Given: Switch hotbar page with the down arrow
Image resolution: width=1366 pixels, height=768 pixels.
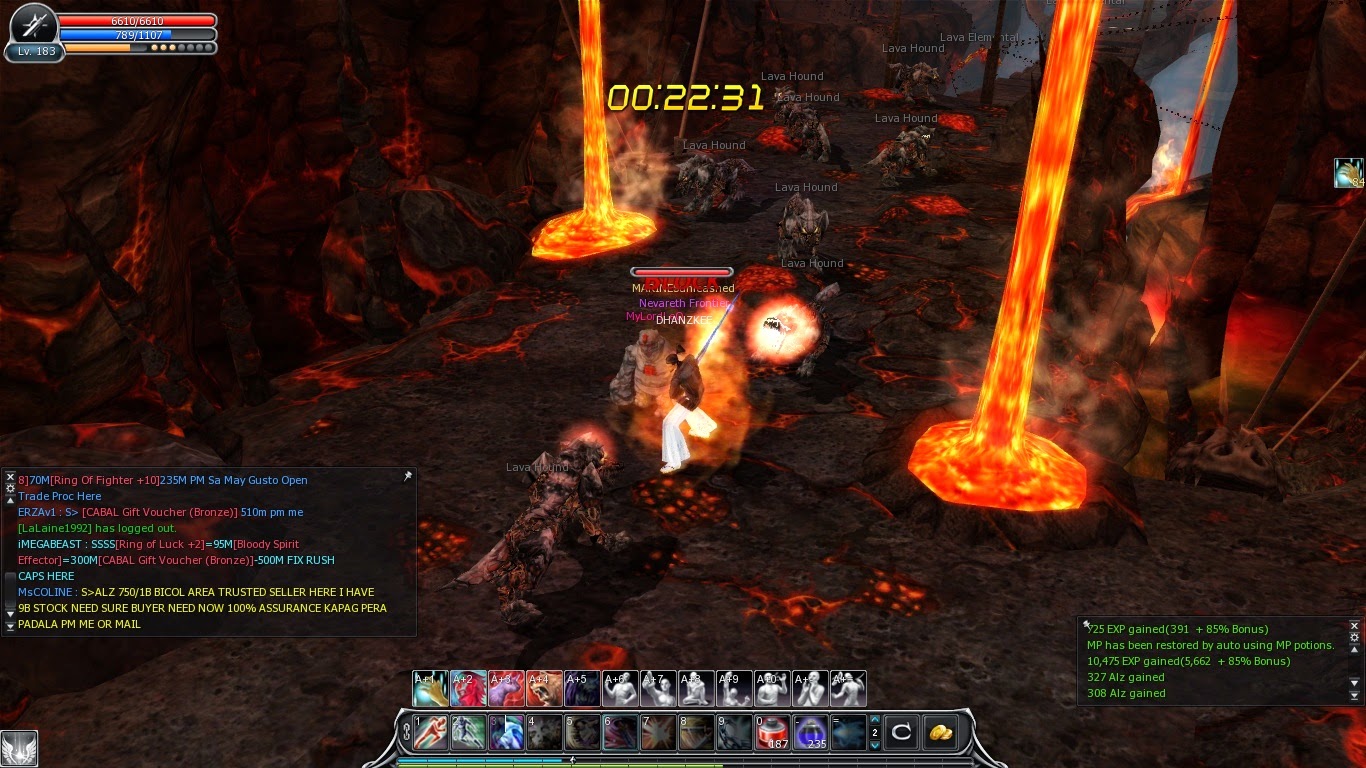Looking at the screenshot, I should point(875,745).
